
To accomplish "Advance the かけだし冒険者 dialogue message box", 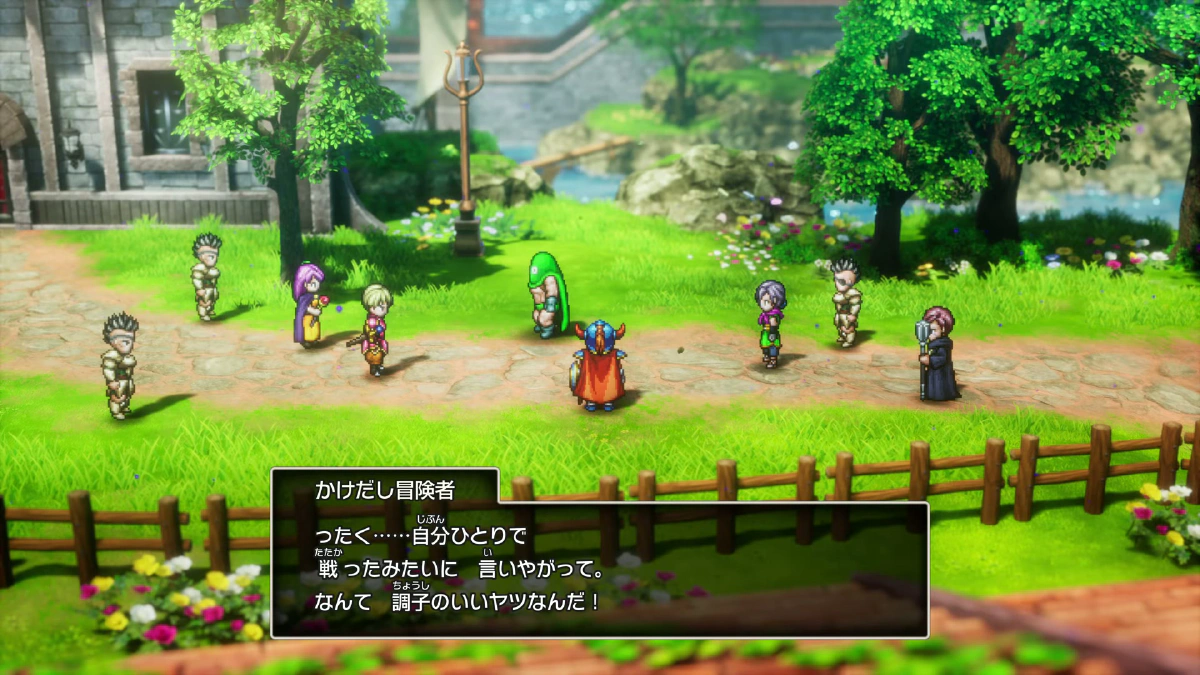I will click(600, 568).
